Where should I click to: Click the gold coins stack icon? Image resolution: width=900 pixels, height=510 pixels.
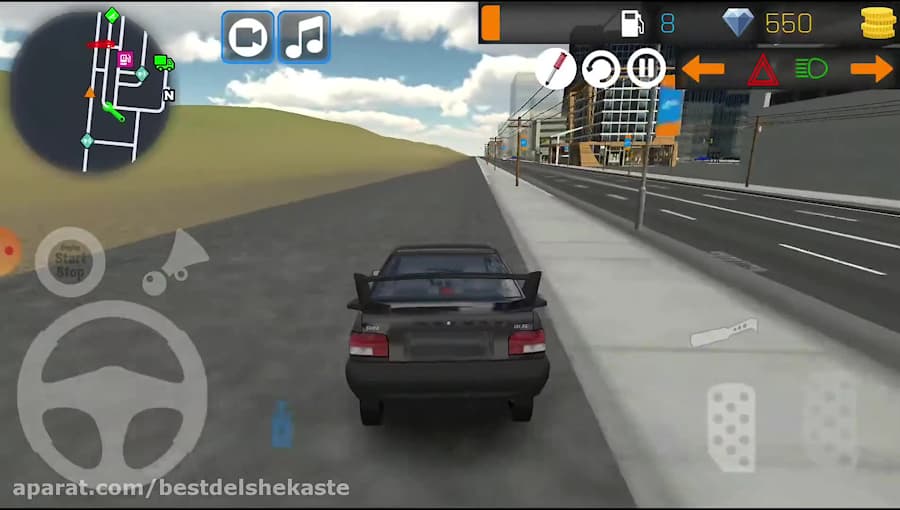(x=877, y=22)
